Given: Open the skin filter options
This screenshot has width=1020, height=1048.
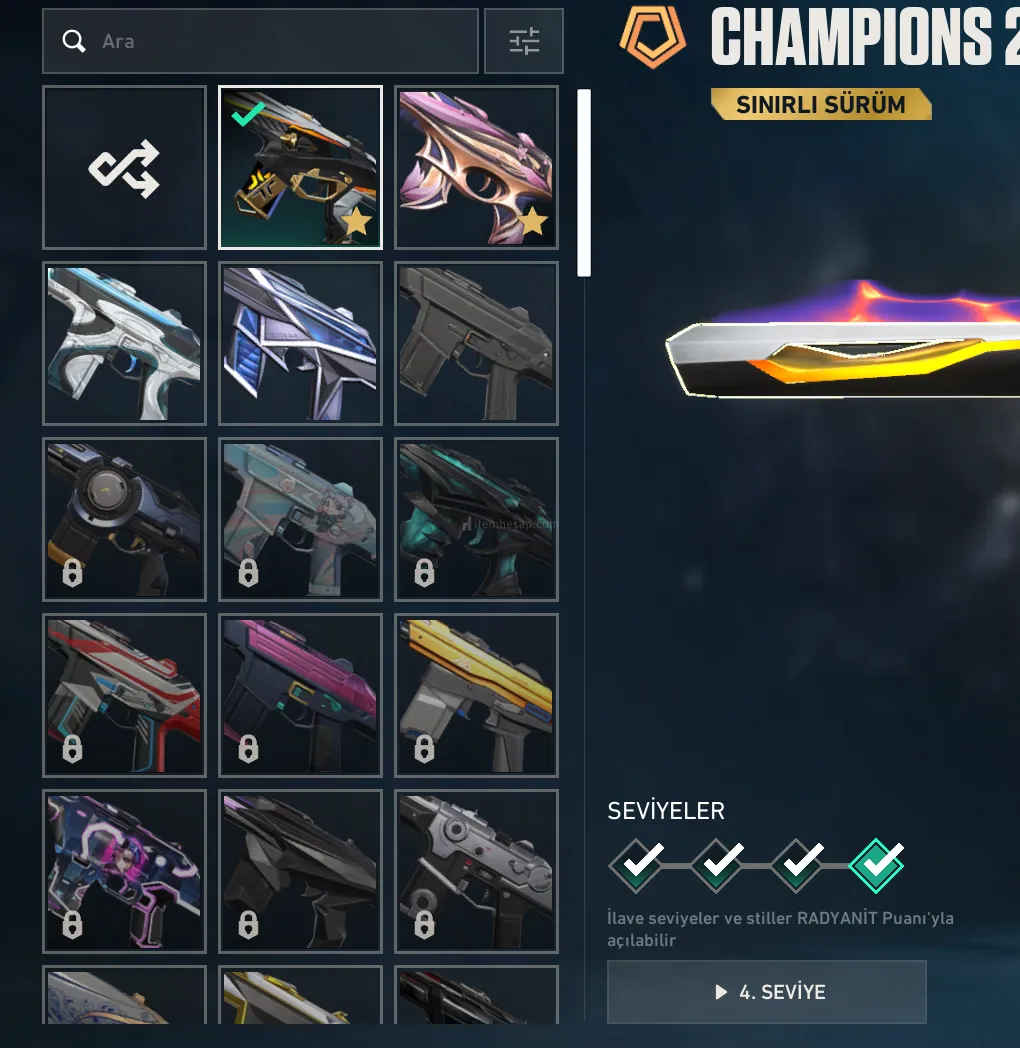Looking at the screenshot, I should (523, 41).
